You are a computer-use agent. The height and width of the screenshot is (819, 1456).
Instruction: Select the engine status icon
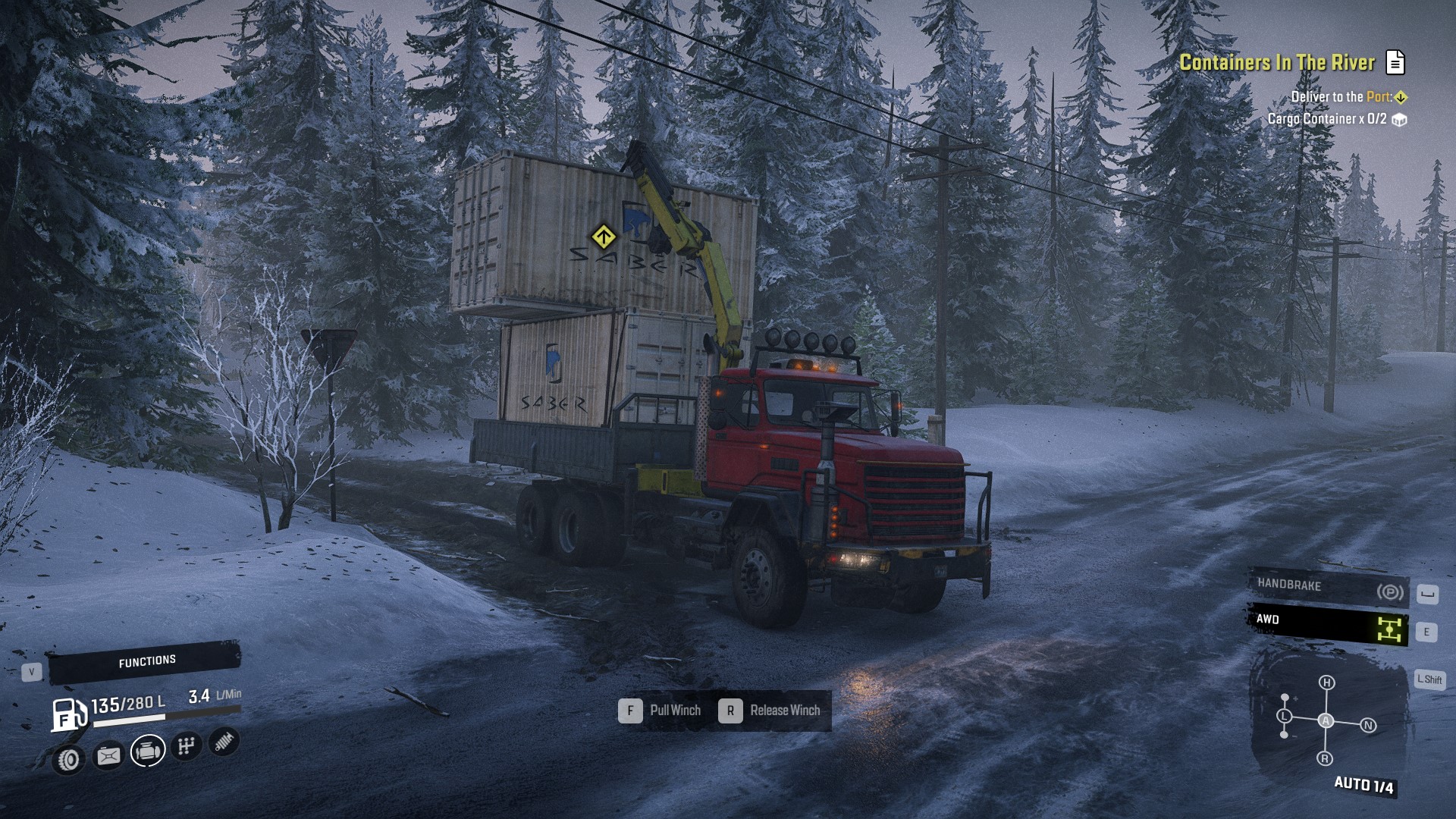coord(147,752)
